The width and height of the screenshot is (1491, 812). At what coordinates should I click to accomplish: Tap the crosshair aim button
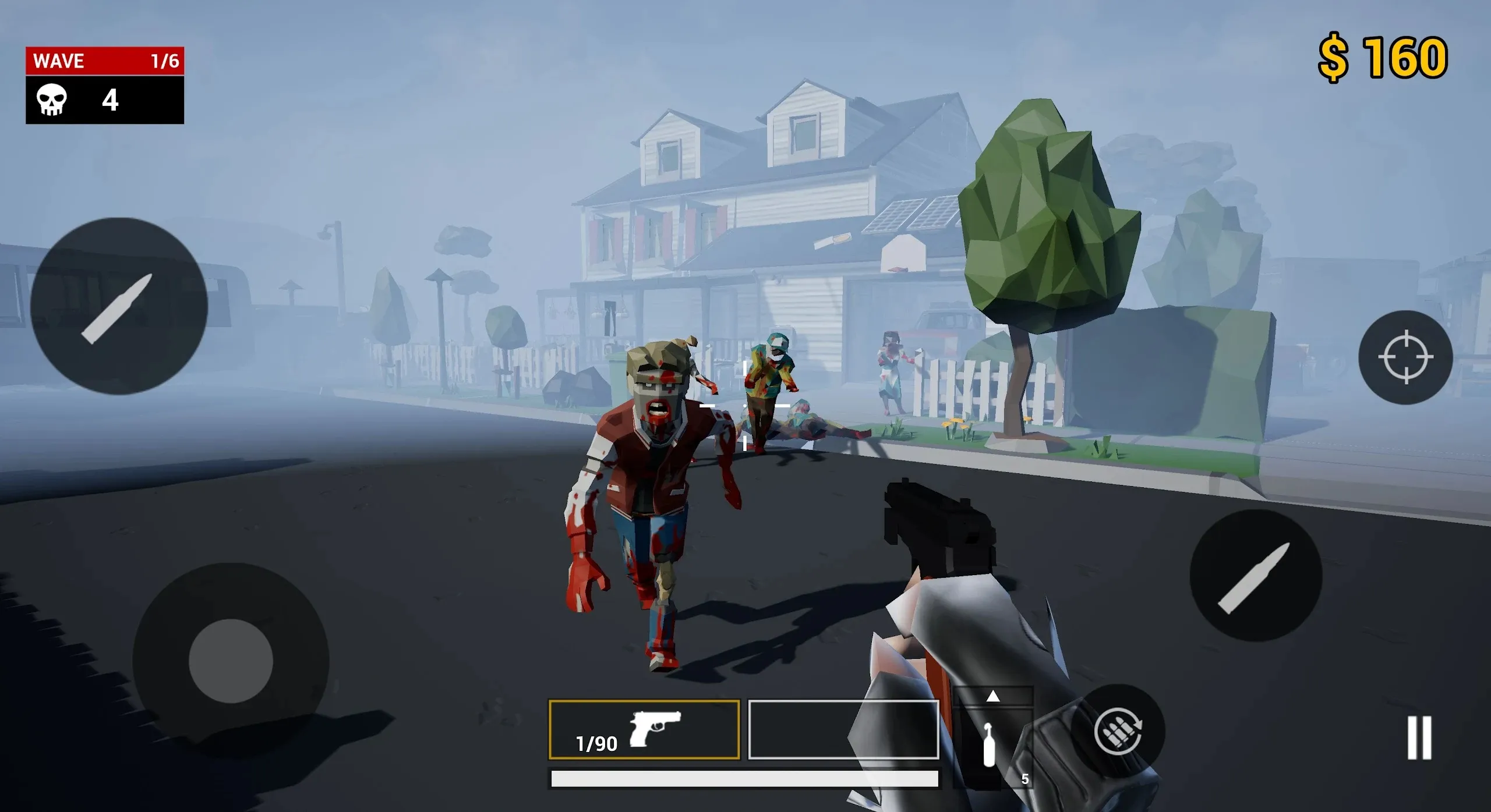(x=1405, y=357)
